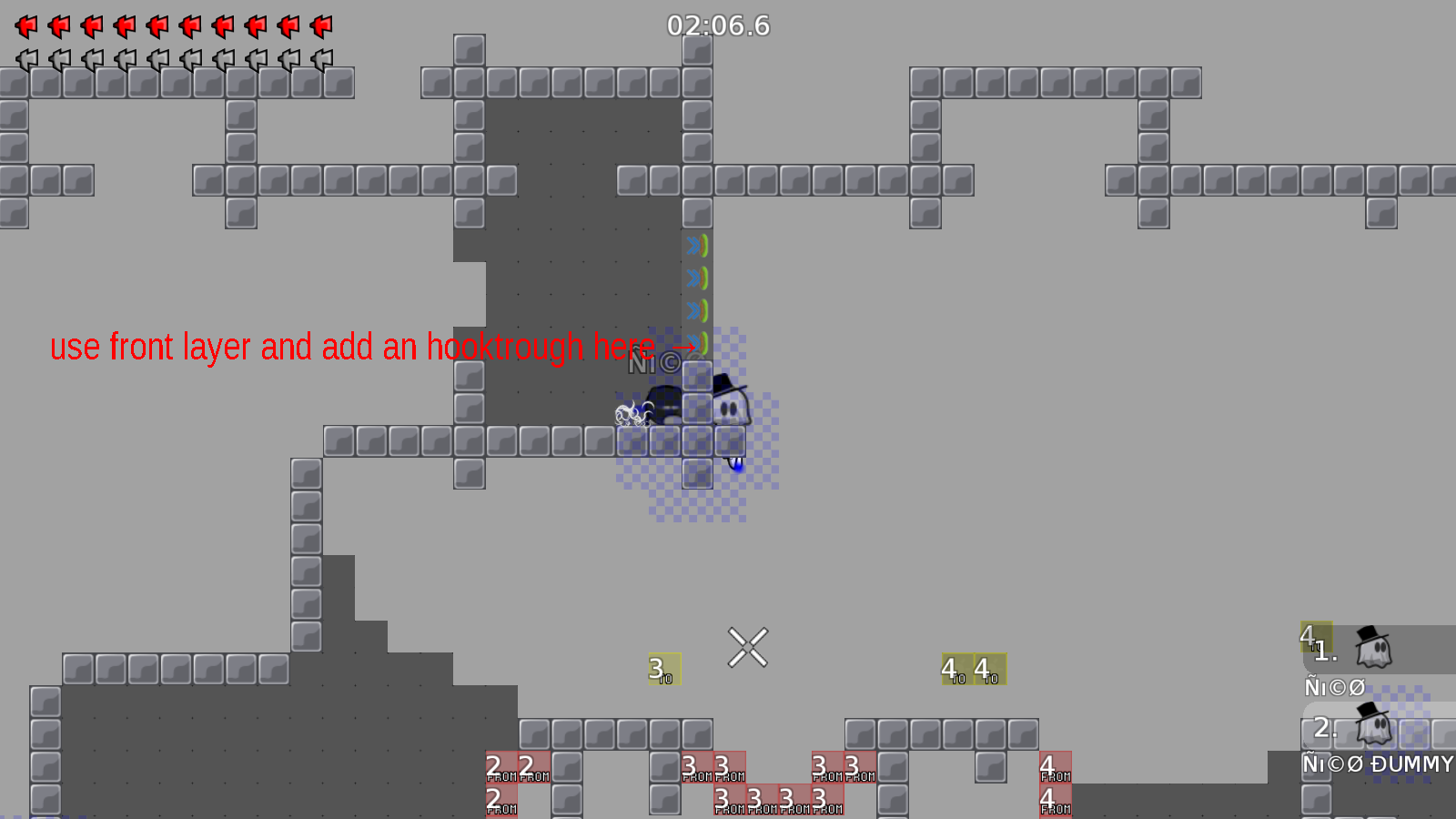
Task: Click the 02:06.6 race timer
Action: 717,25
